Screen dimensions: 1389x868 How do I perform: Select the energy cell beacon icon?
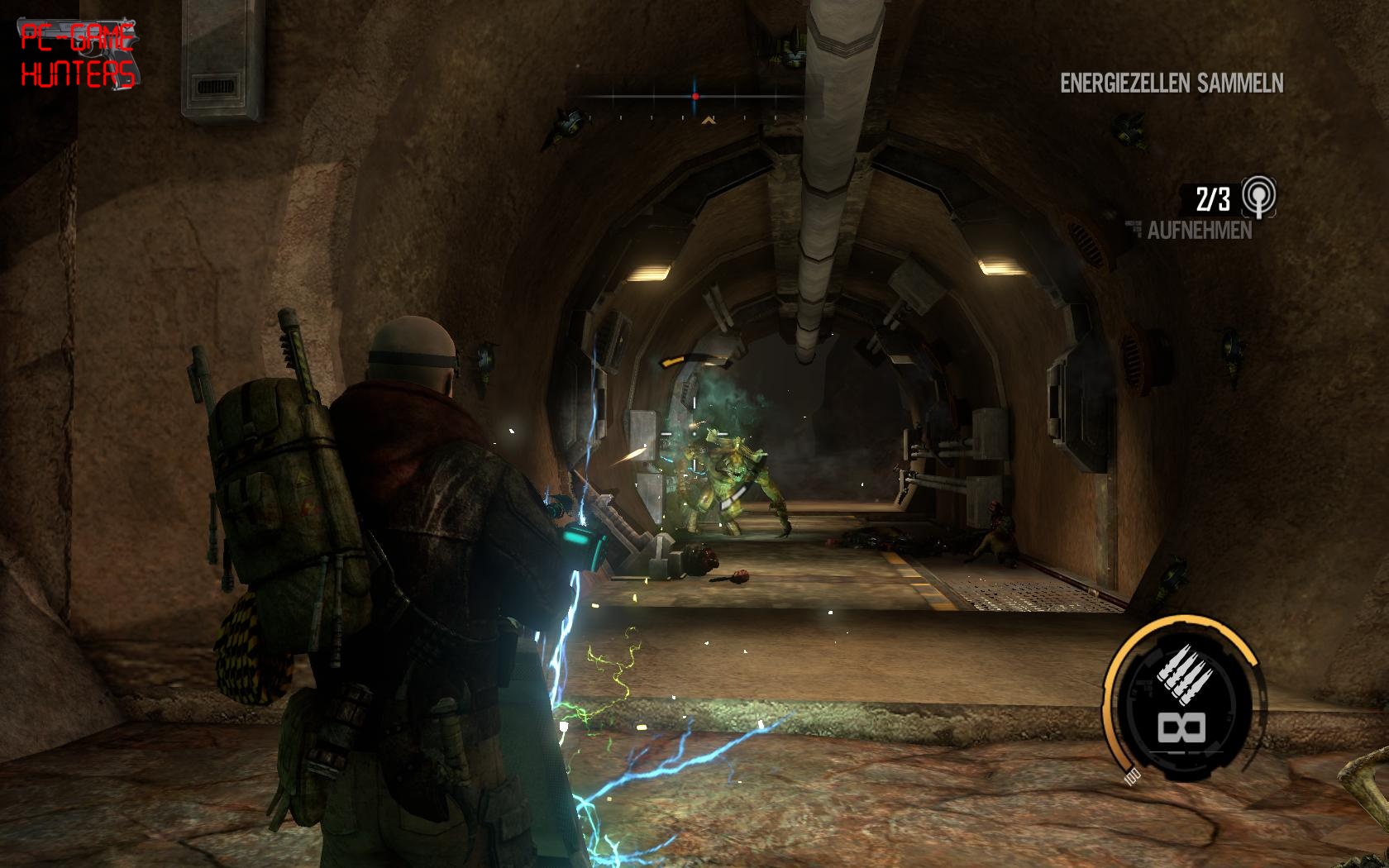[1259, 197]
